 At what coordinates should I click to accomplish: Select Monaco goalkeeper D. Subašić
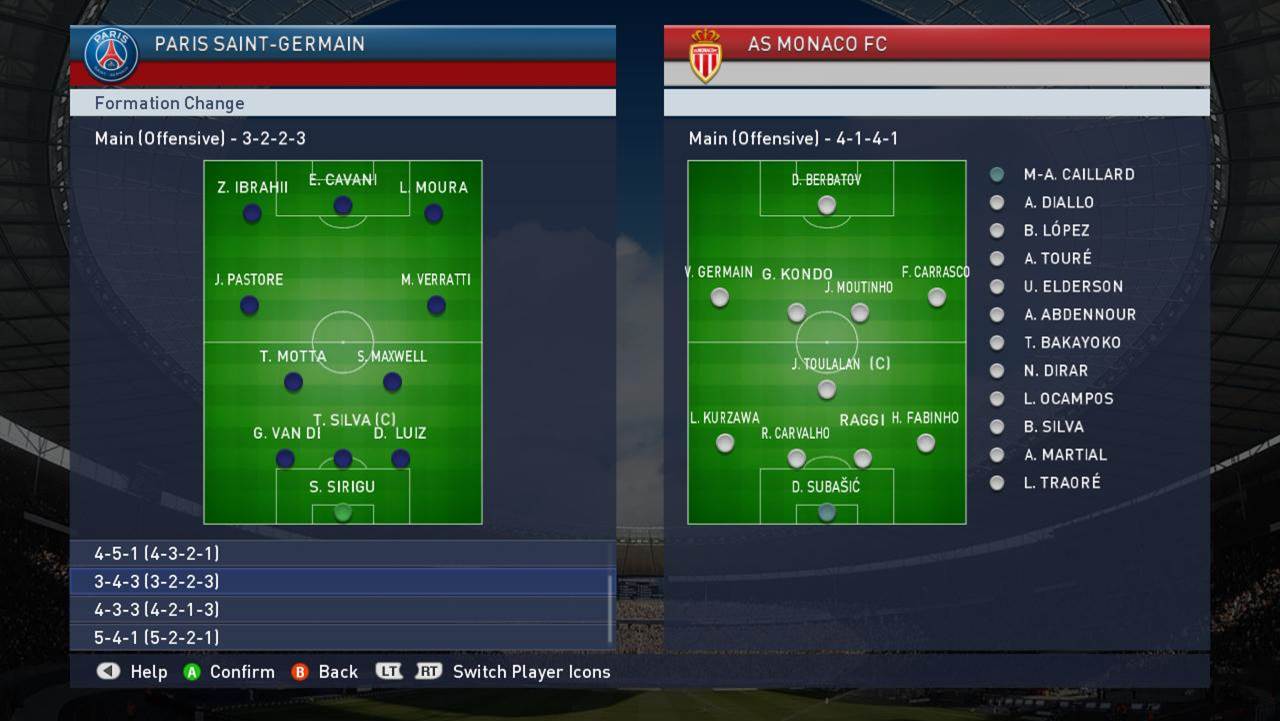[x=826, y=512]
